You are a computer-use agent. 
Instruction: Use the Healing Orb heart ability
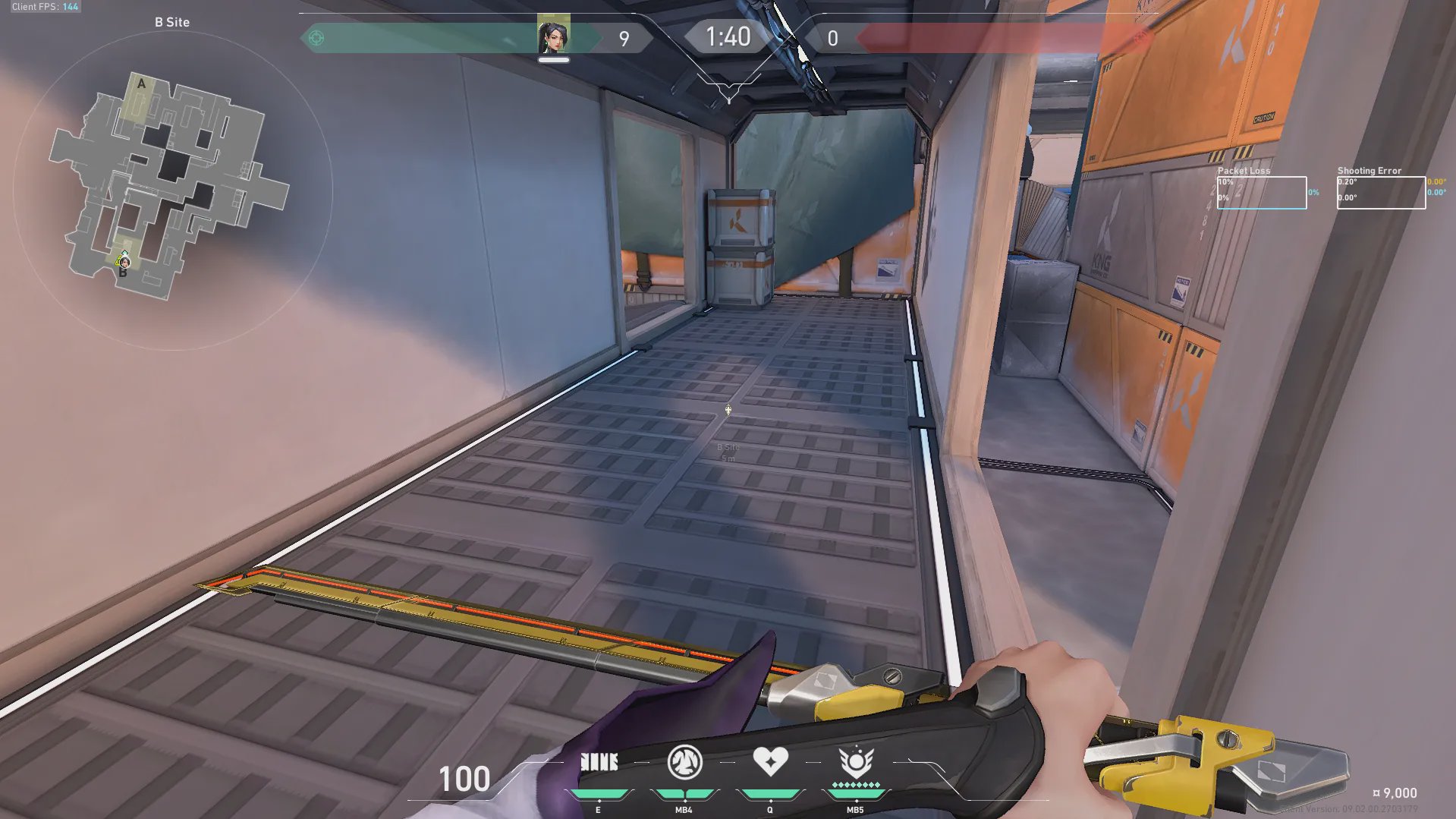coord(770,761)
